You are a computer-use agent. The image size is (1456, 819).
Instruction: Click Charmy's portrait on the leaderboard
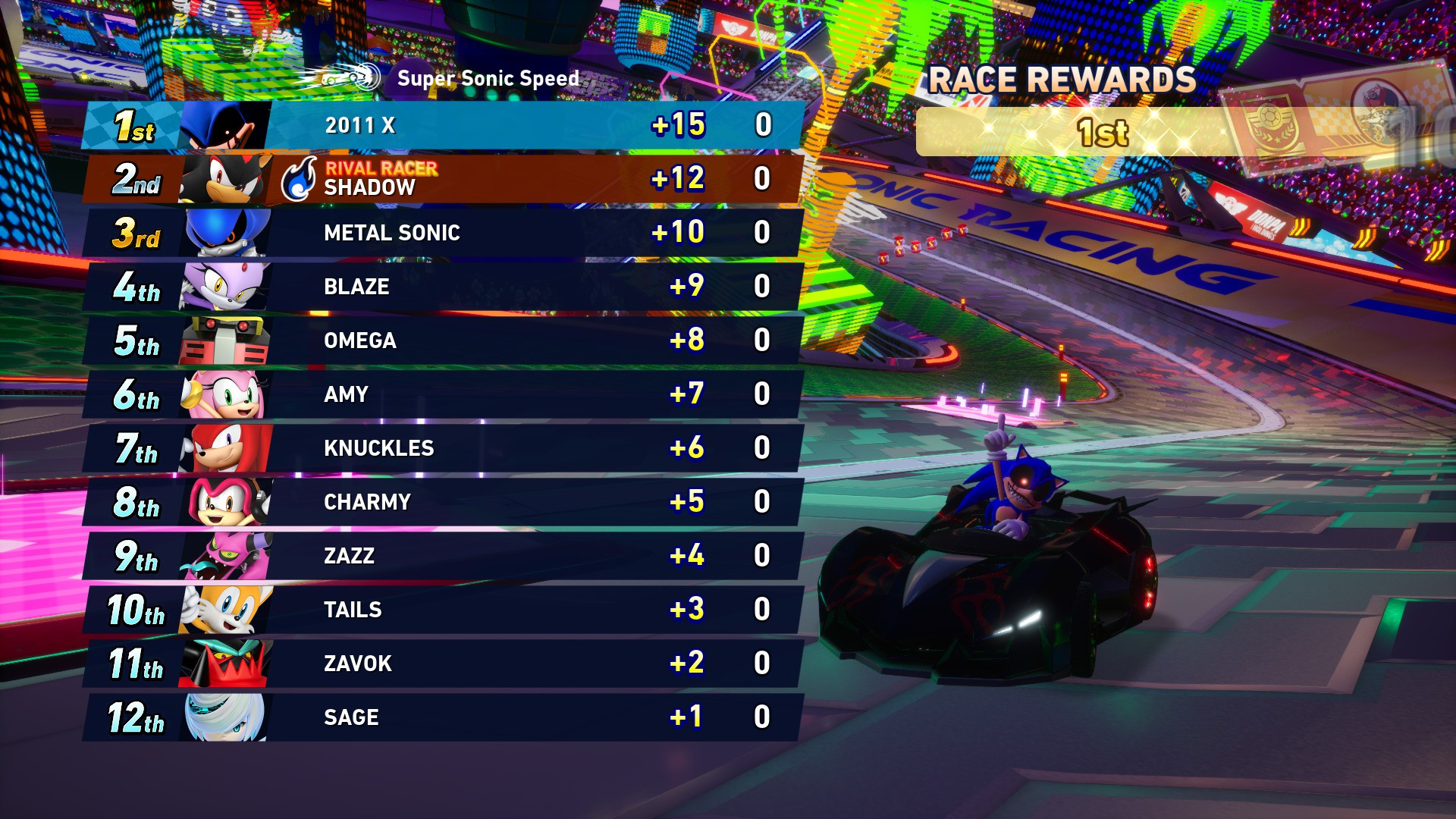[224, 501]
